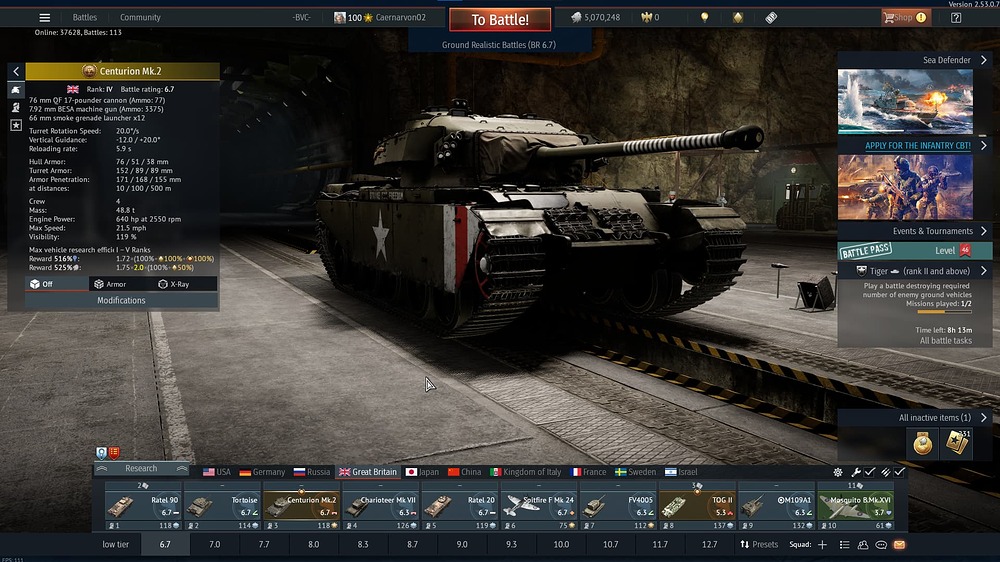Open the hamburger main menu
The height and width of the screenshot is (562, 1000).
(44, 18)
